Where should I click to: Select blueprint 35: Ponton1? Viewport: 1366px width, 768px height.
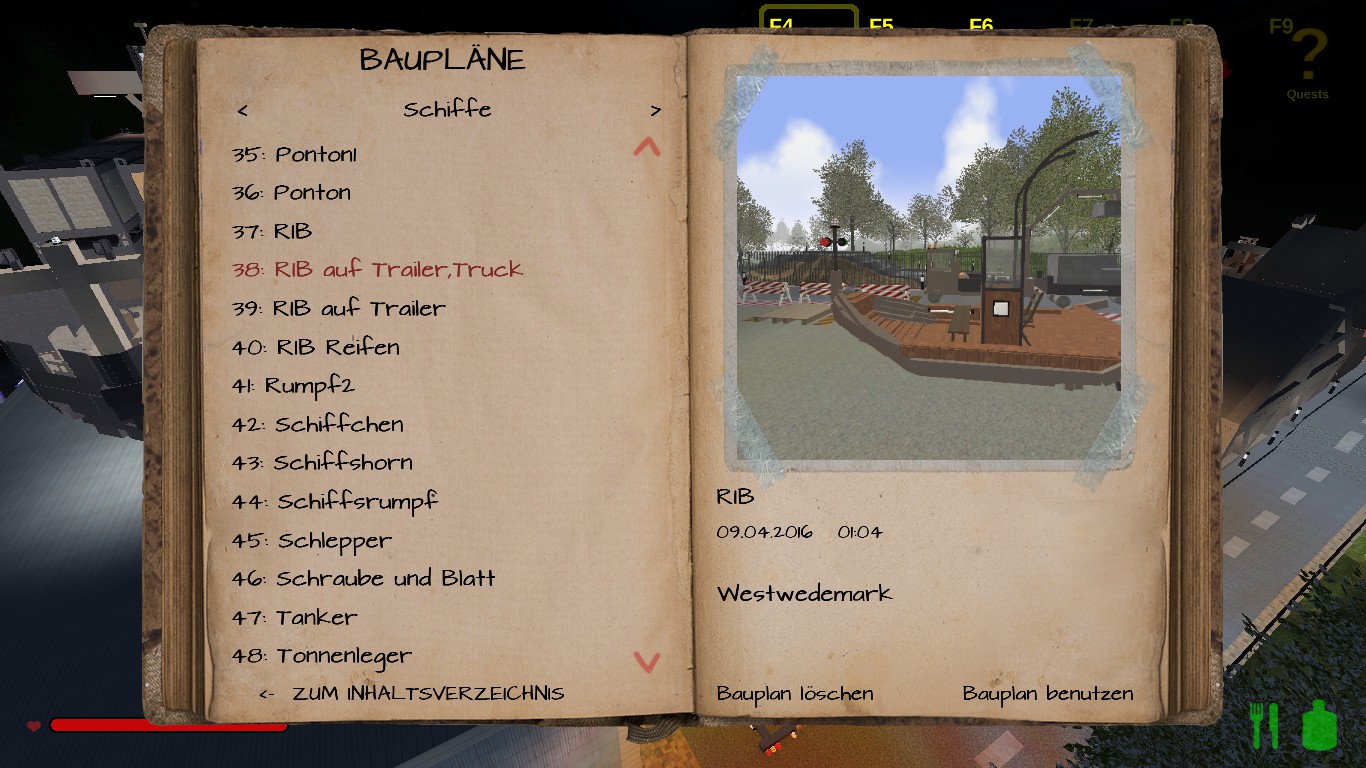pyautogui.click(x=294, y=154)
